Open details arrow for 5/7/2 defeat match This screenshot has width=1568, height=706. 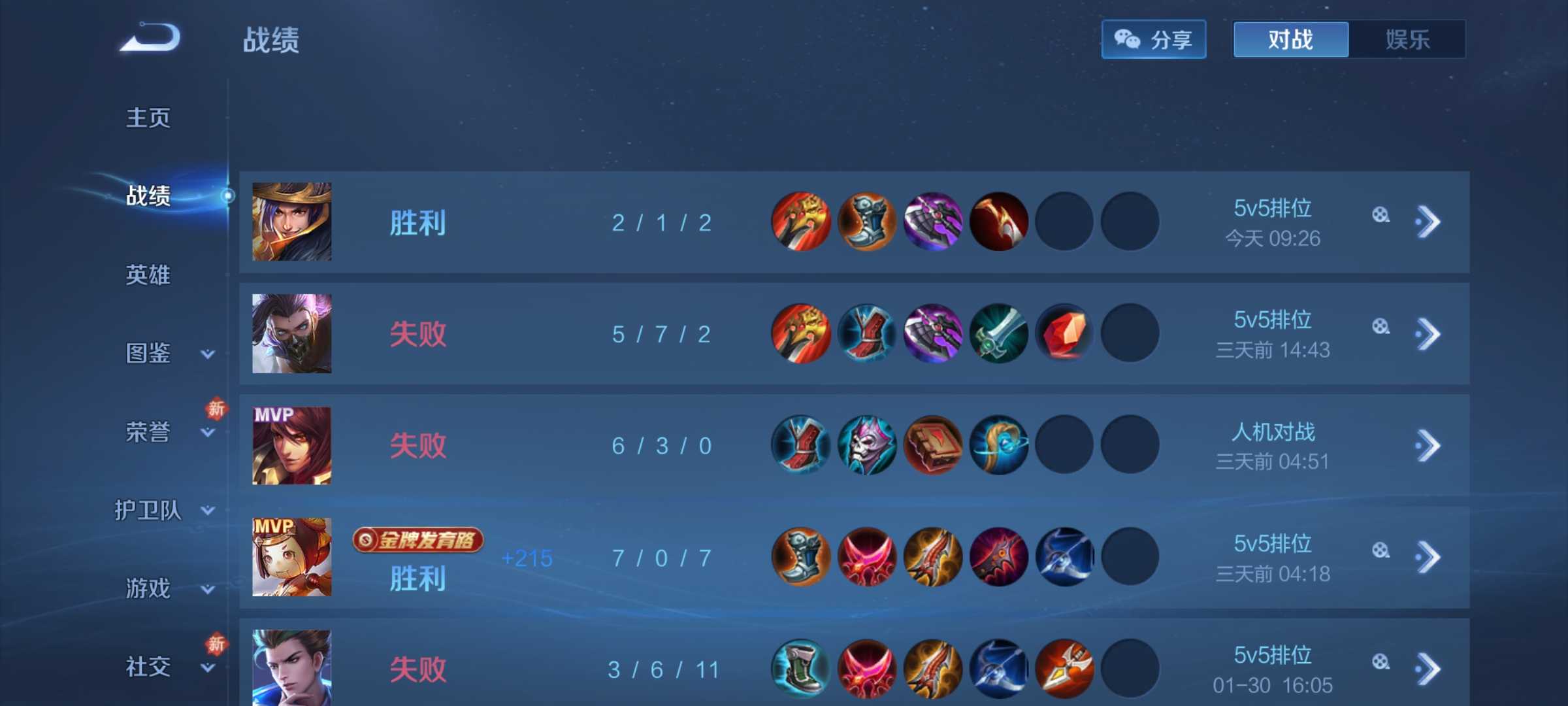pyautogui.click(x=1428, y=335)
